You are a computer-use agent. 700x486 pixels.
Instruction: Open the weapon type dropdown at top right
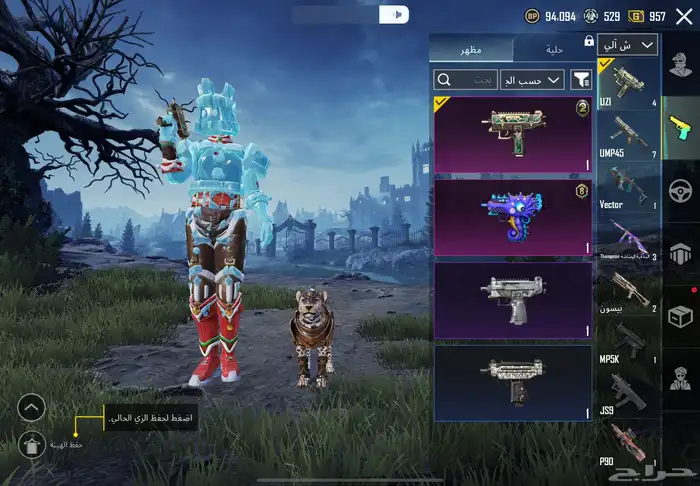point(628,44)
